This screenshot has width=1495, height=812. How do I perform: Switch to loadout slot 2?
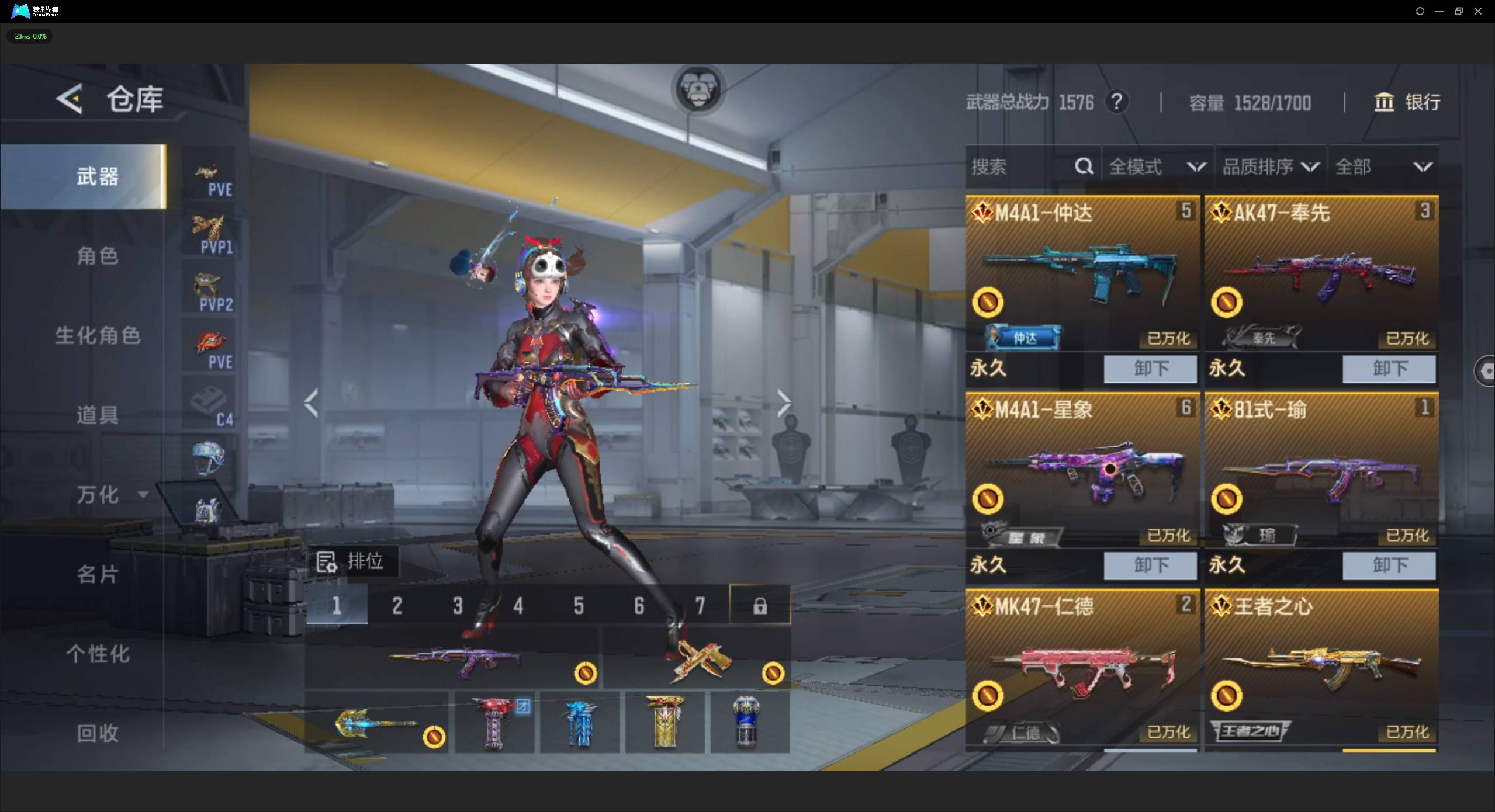click(397, 606)
